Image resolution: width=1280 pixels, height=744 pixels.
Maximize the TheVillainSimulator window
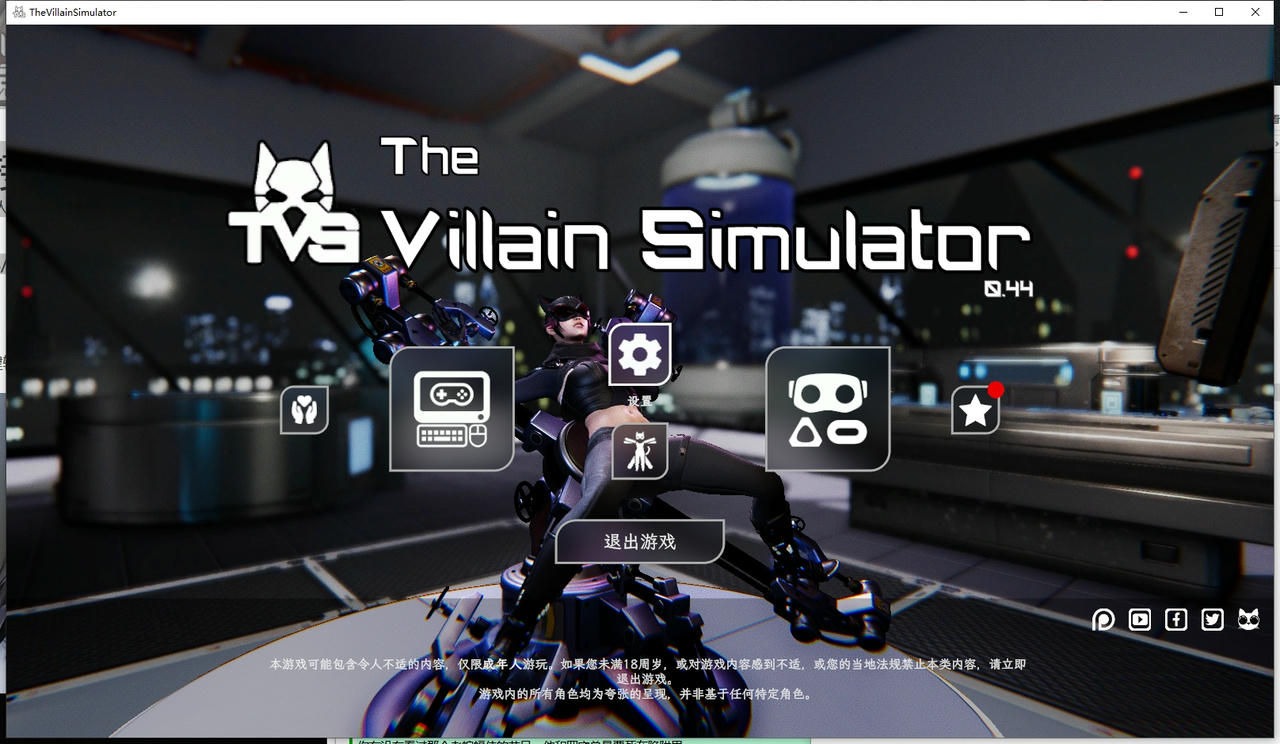(x=1218, y=11)
